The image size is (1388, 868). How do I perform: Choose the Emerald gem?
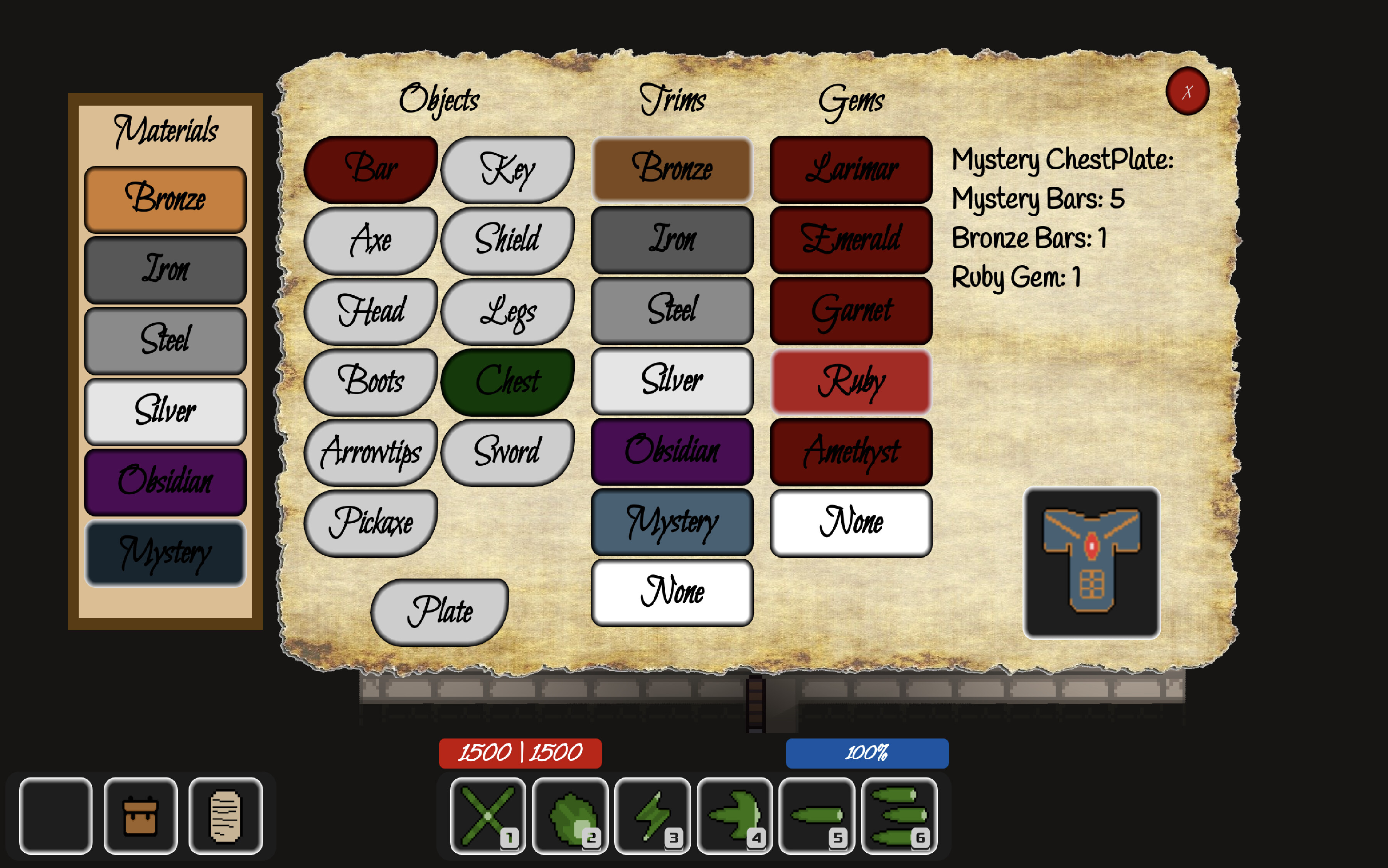[x=851, y=240]
